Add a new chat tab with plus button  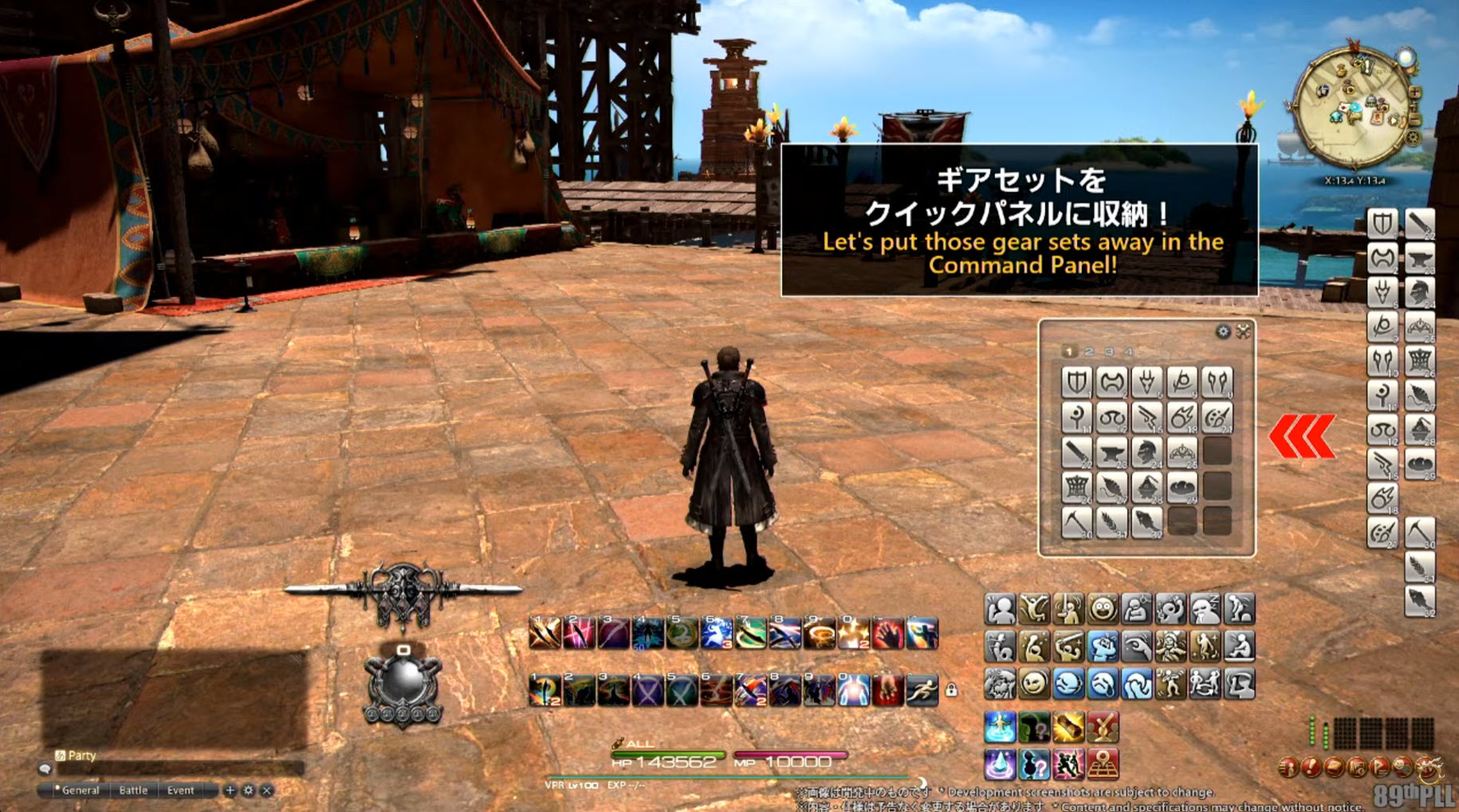(230, 790)
